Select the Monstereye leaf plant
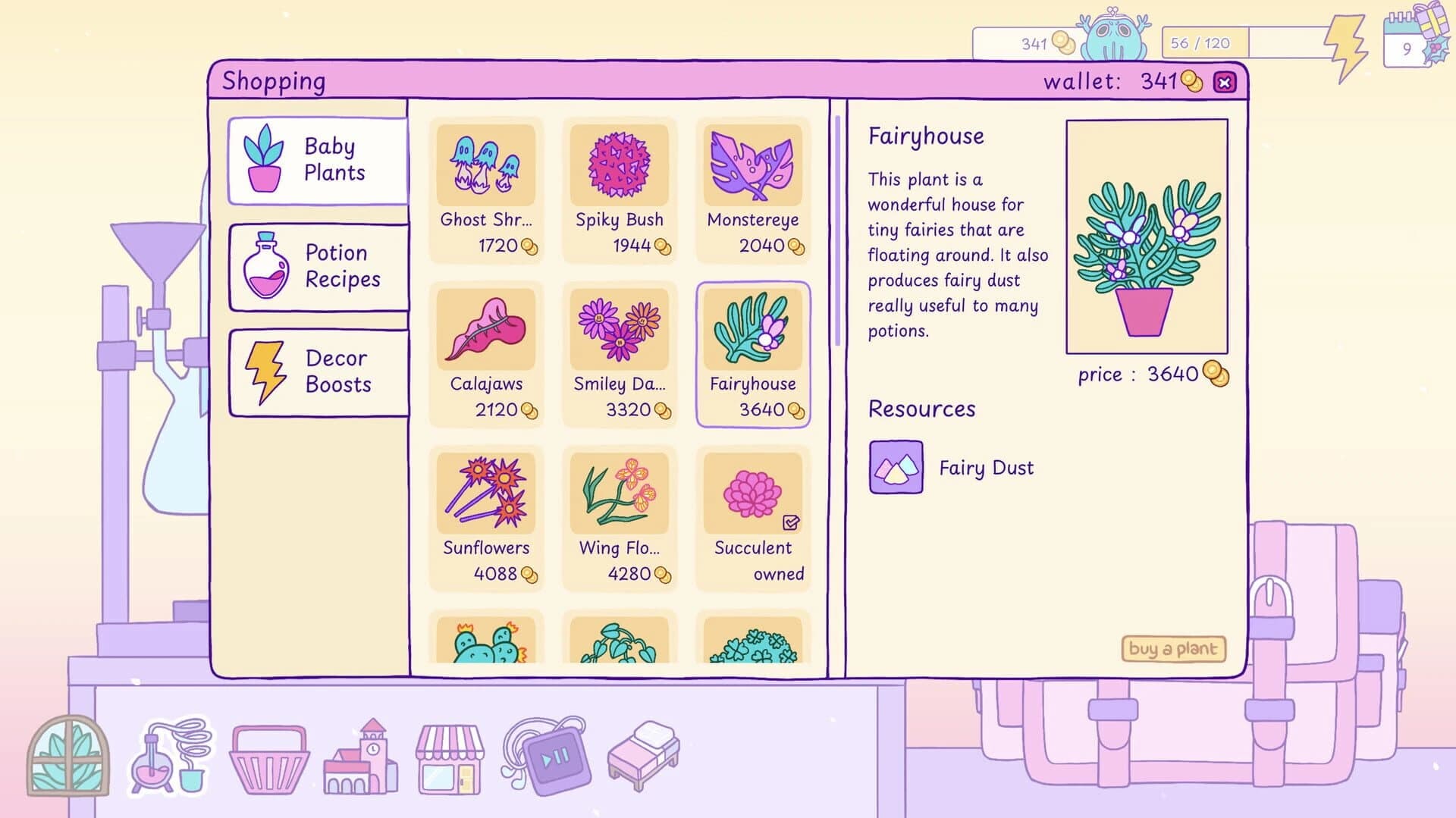The height and width of the screenshot is (818, 1456). pos(753,190)
